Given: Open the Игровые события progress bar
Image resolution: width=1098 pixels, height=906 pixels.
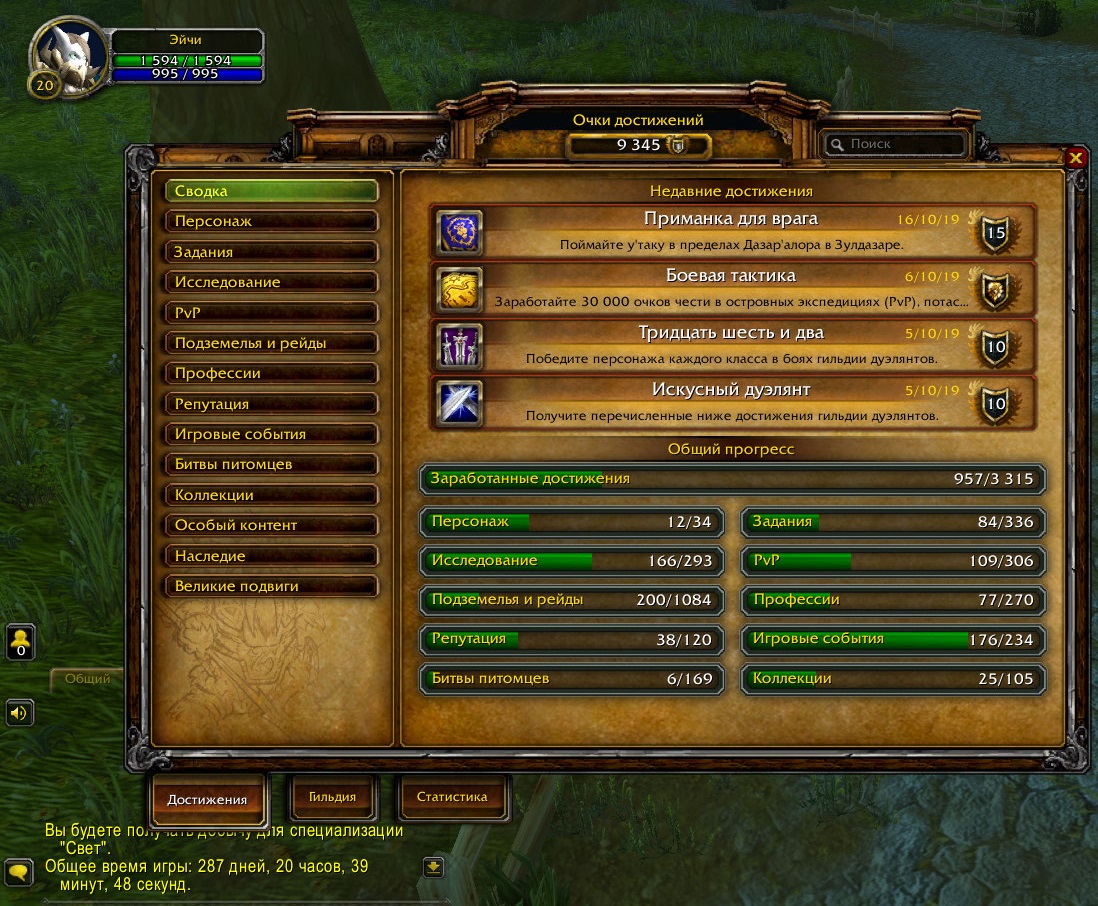Looking at the screenshot, I should (x=893, y=640).
